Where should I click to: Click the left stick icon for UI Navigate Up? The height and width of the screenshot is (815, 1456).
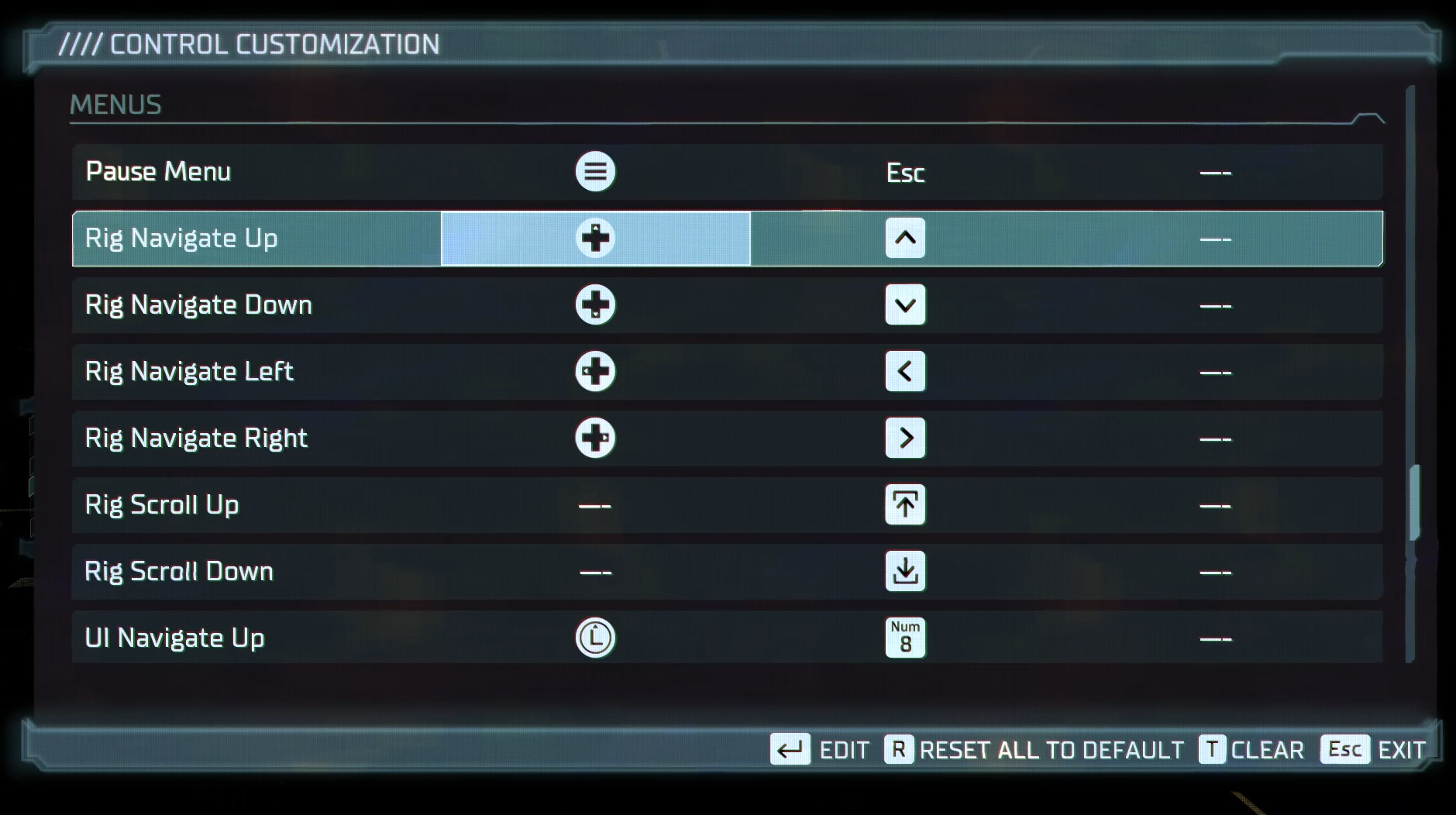point(594,638)
